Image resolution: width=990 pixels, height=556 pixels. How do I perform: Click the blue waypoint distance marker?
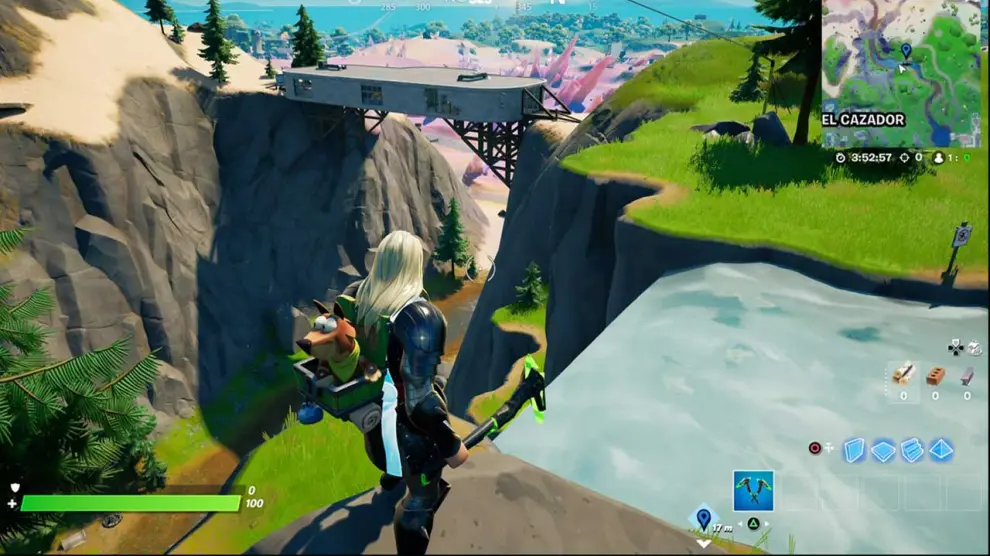(703, 518)
